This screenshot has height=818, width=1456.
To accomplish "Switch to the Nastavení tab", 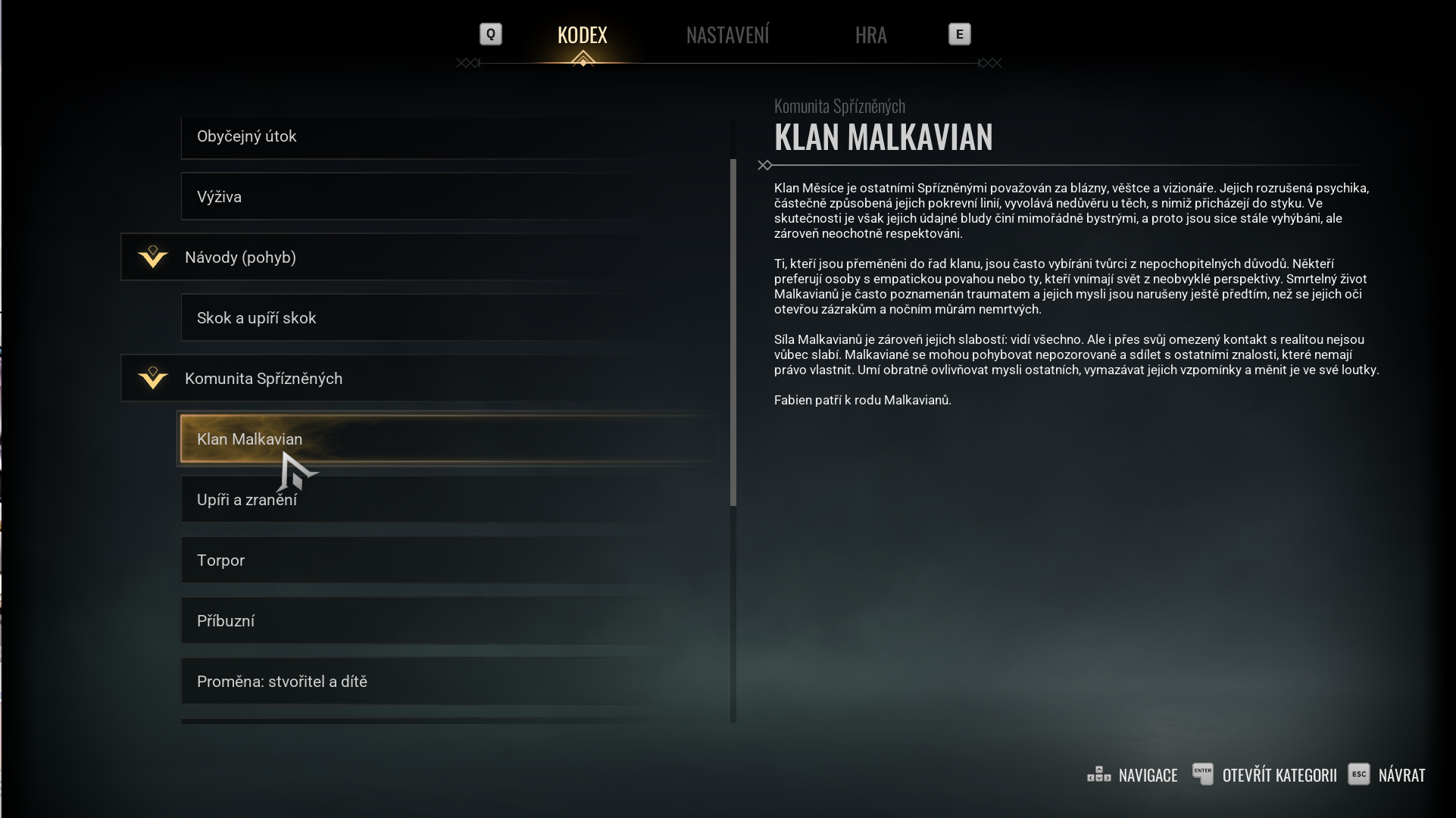I will click(x=727, y=35).
